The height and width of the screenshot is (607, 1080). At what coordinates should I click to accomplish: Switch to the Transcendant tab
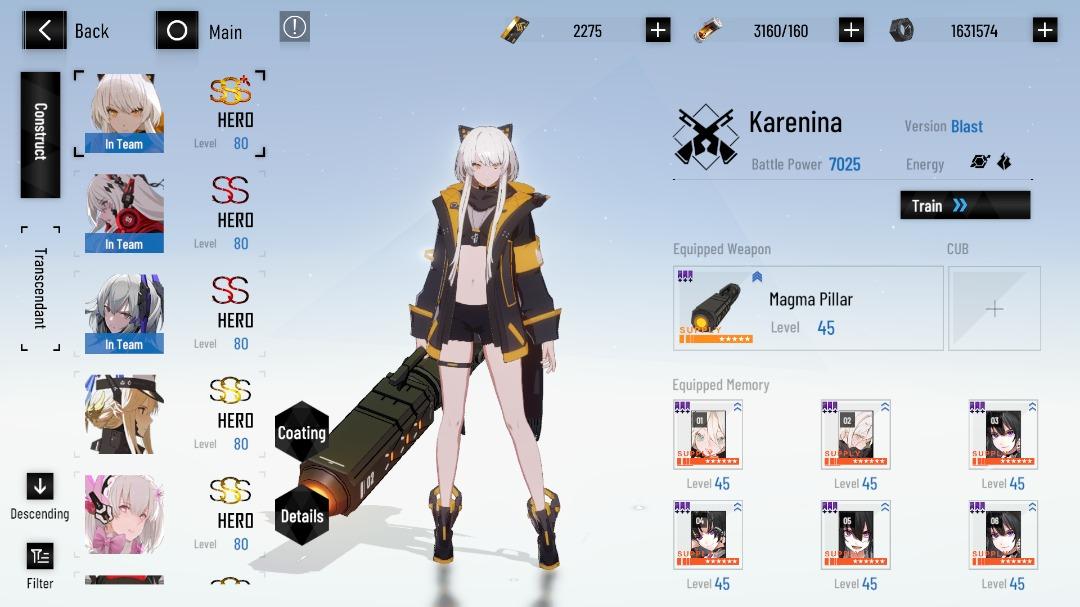point(40,288)
